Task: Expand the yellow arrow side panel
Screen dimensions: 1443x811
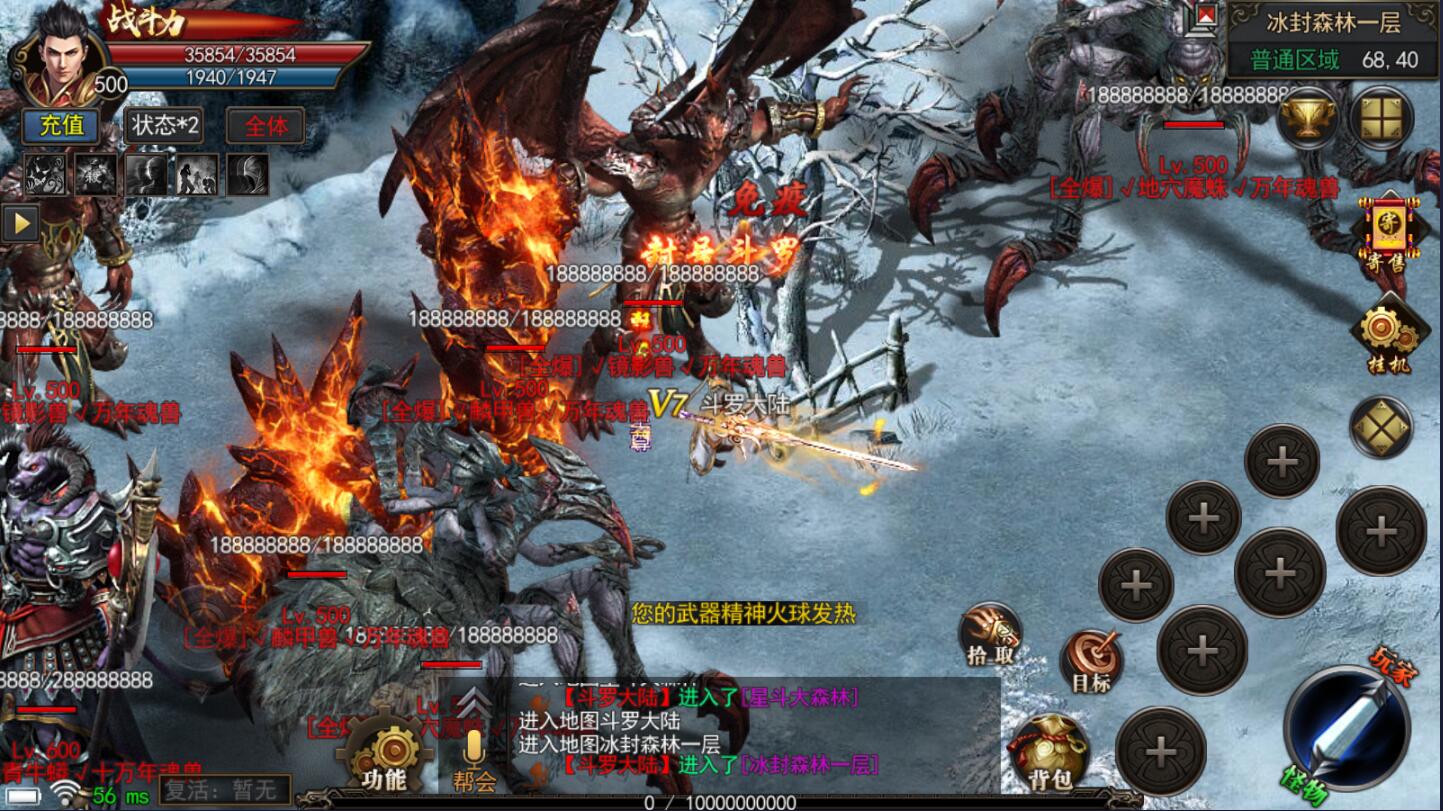Action: [x=19, y=223]
